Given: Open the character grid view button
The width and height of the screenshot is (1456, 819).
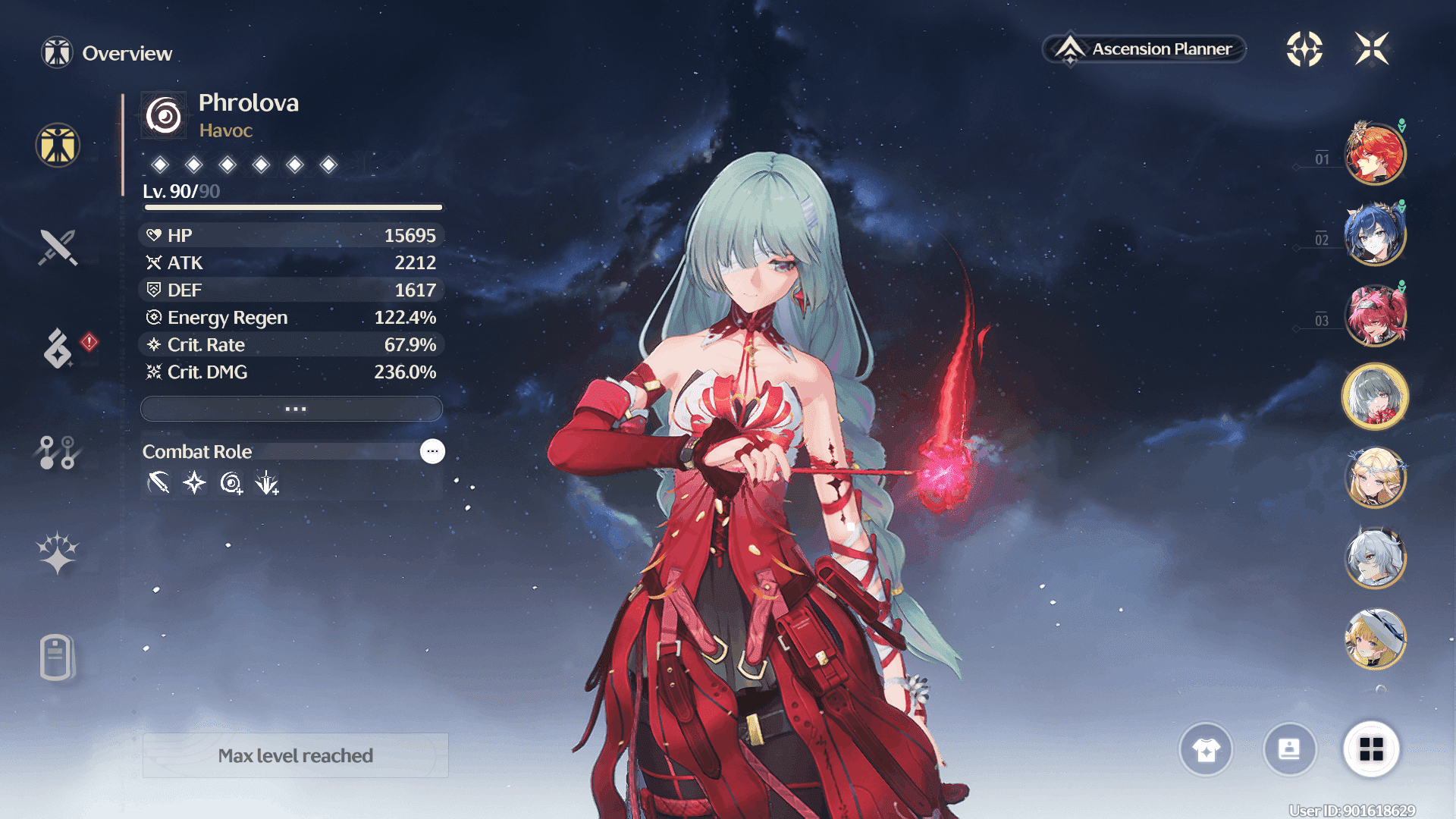Looking at the screenshot, I should (1371, 750).
